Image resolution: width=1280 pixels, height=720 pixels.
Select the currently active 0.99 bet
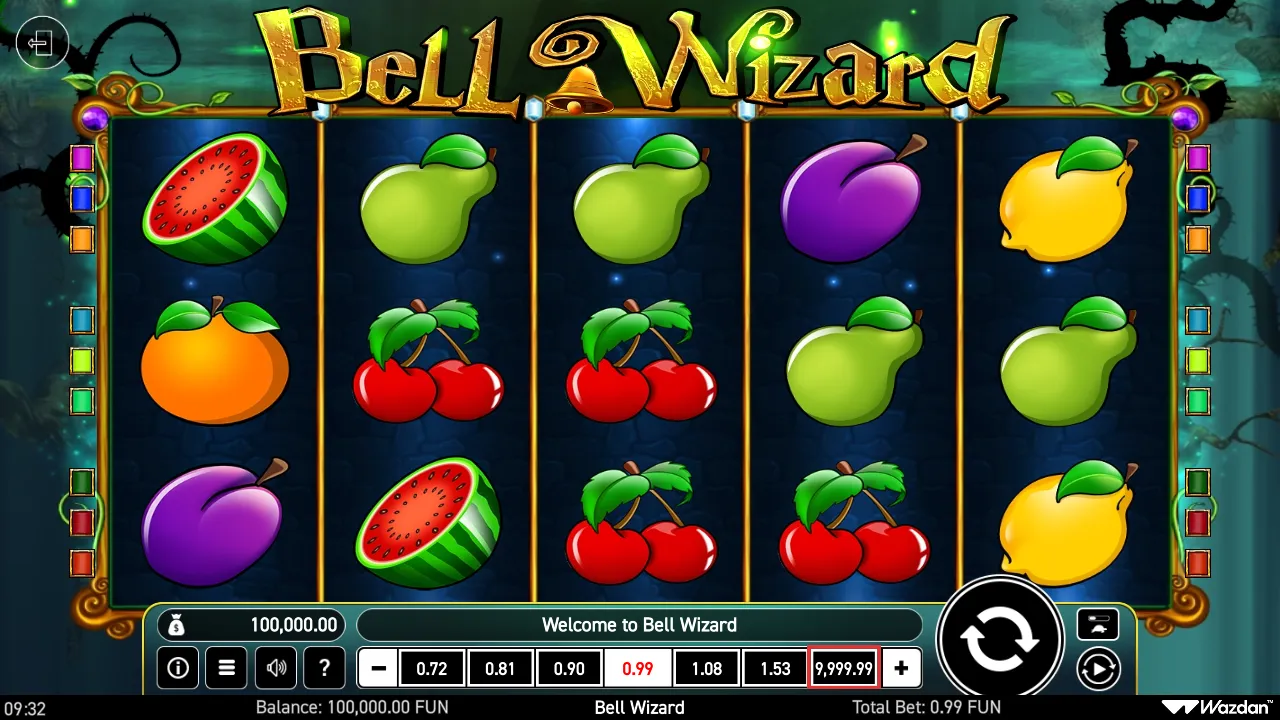tap(638, 668)
